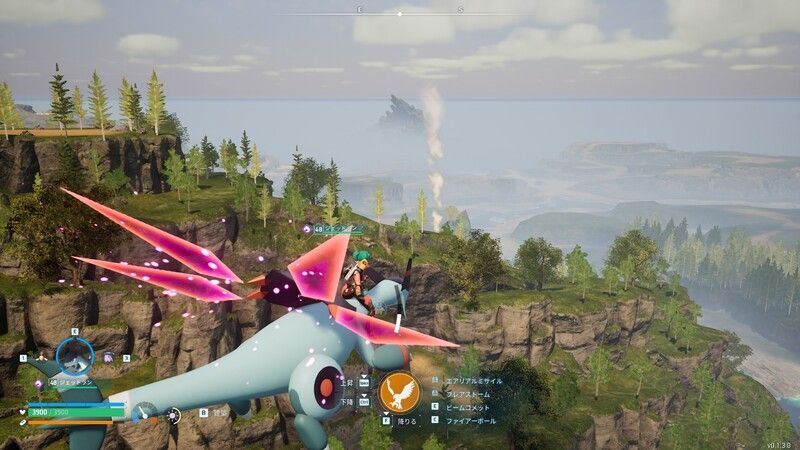
Task: Select the active Jetragon pal portrait
Action: (75, 355)
